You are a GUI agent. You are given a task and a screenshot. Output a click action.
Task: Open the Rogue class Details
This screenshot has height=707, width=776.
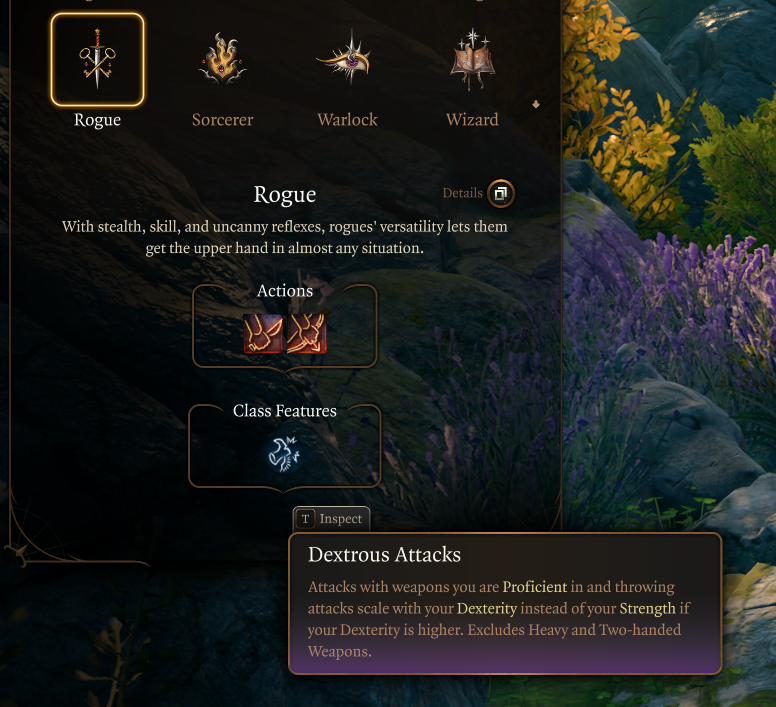pos(500,193)
